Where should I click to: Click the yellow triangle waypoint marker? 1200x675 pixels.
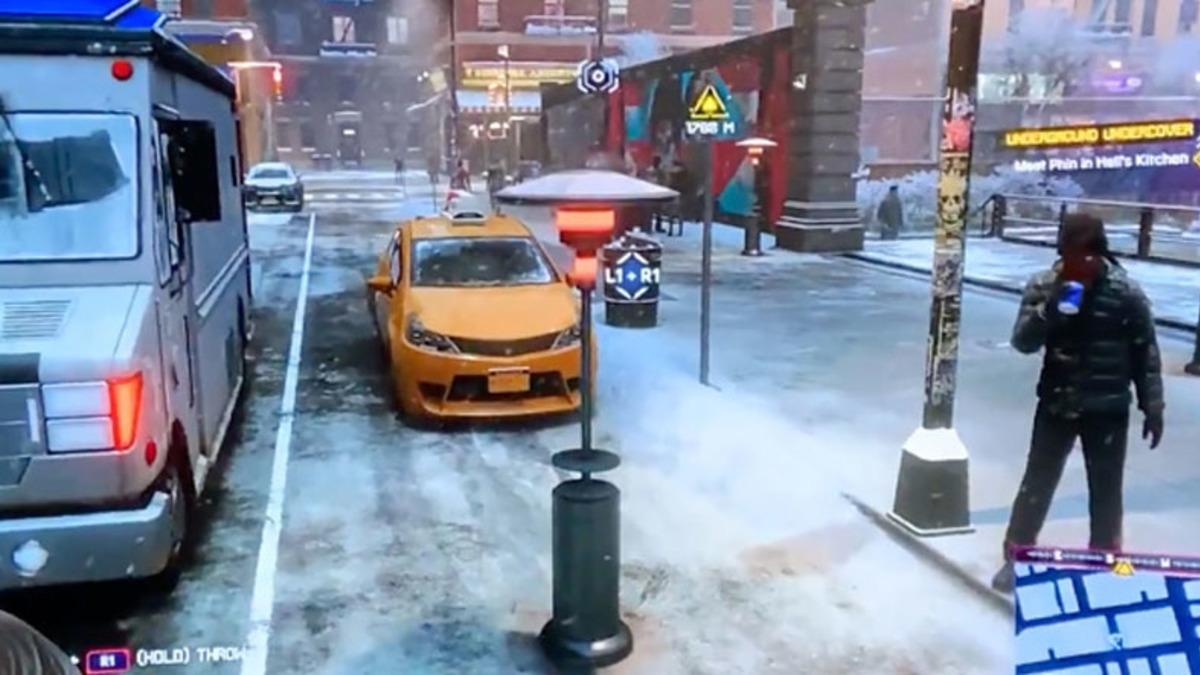(x=709, y=103)
